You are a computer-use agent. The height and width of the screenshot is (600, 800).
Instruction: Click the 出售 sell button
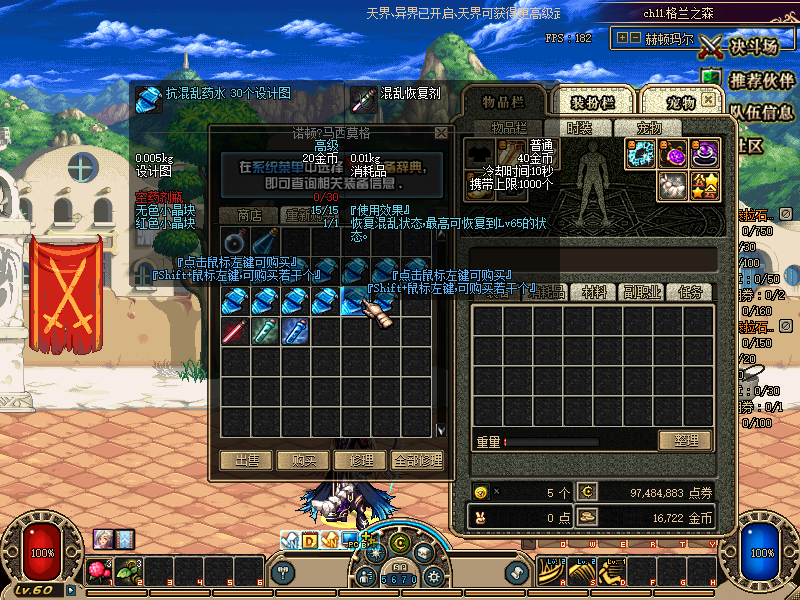[x=246, y=461]
